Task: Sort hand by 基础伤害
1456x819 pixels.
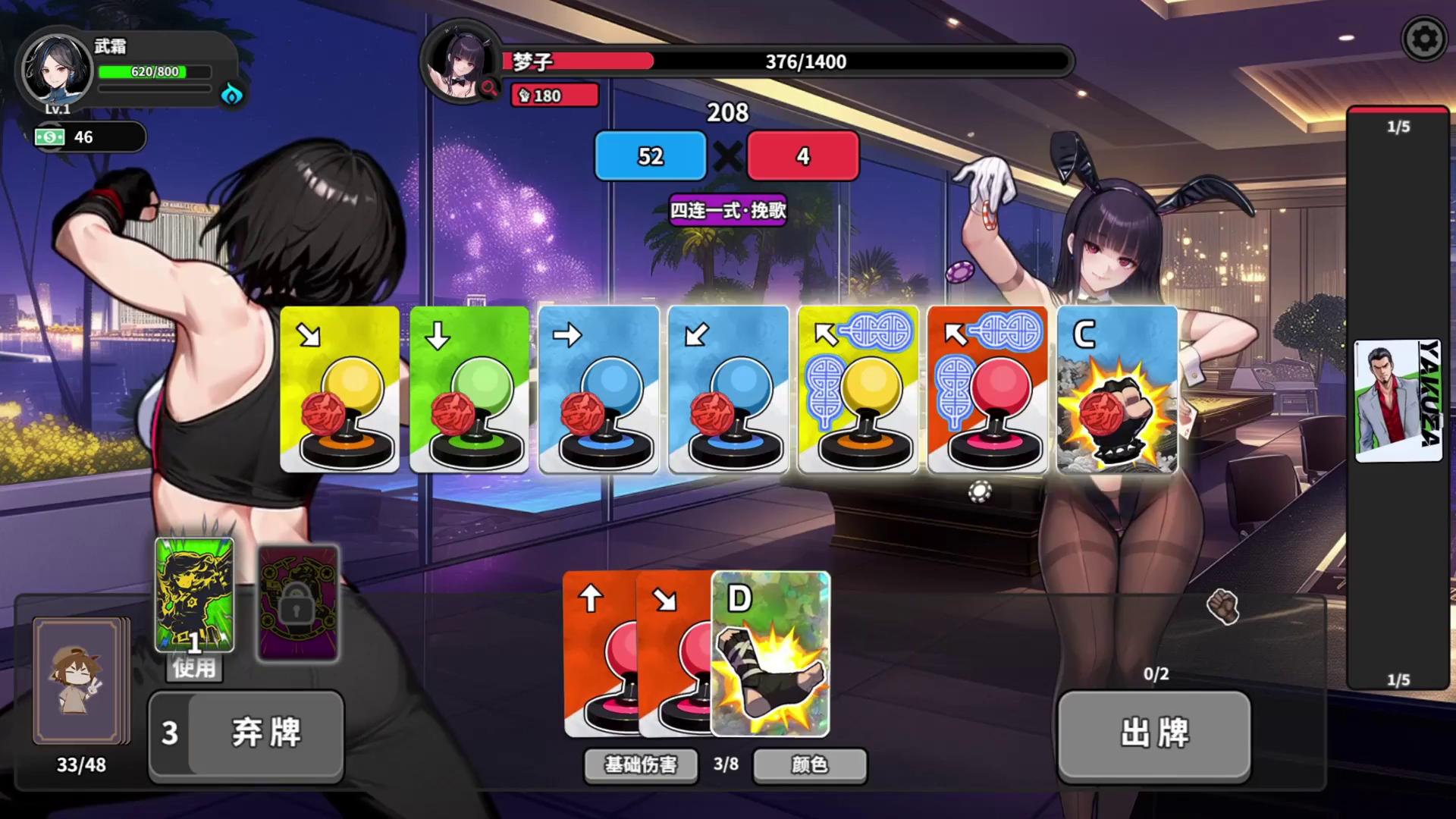Action: [x=641, y=764]
